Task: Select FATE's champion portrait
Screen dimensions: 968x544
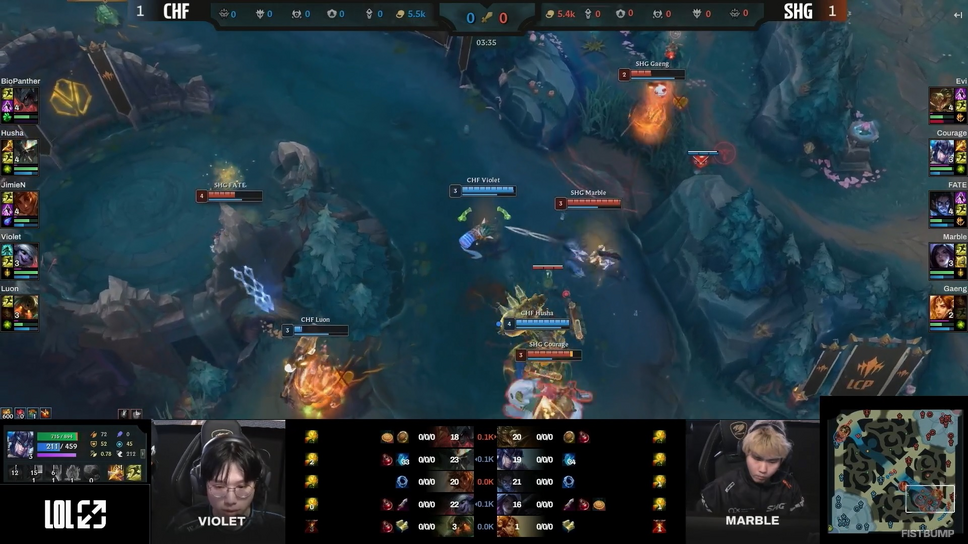Action: pyautogui.click(x=941, y=204)
